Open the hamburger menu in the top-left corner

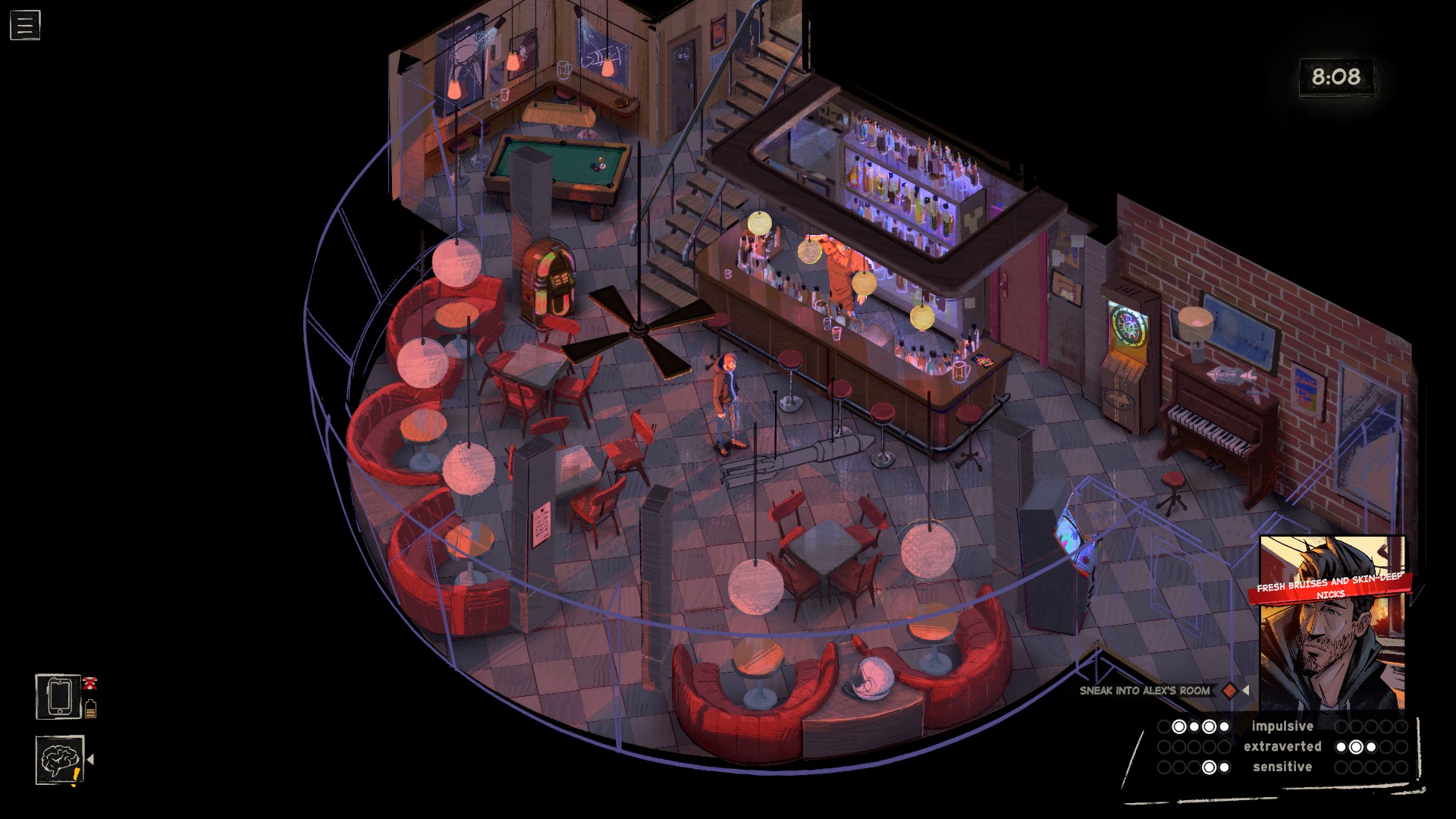click(24, 24)
